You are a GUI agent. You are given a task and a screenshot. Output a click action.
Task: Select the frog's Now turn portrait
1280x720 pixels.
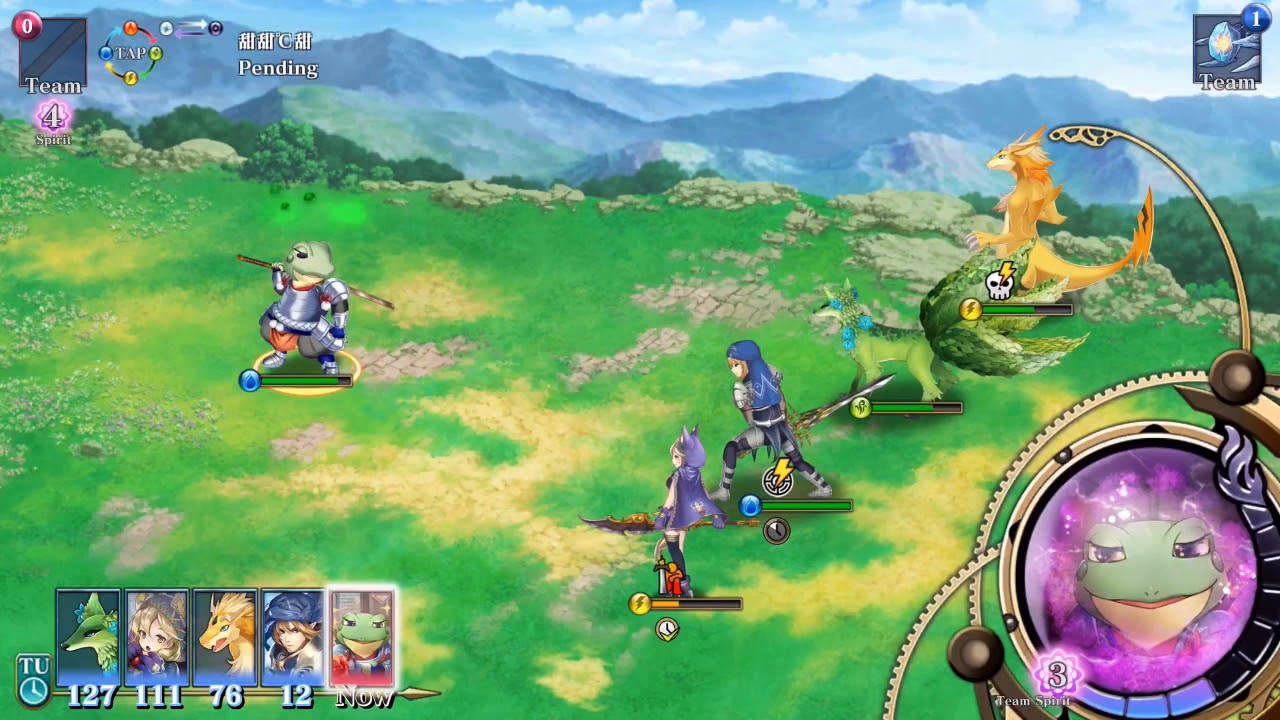(362, 638)
